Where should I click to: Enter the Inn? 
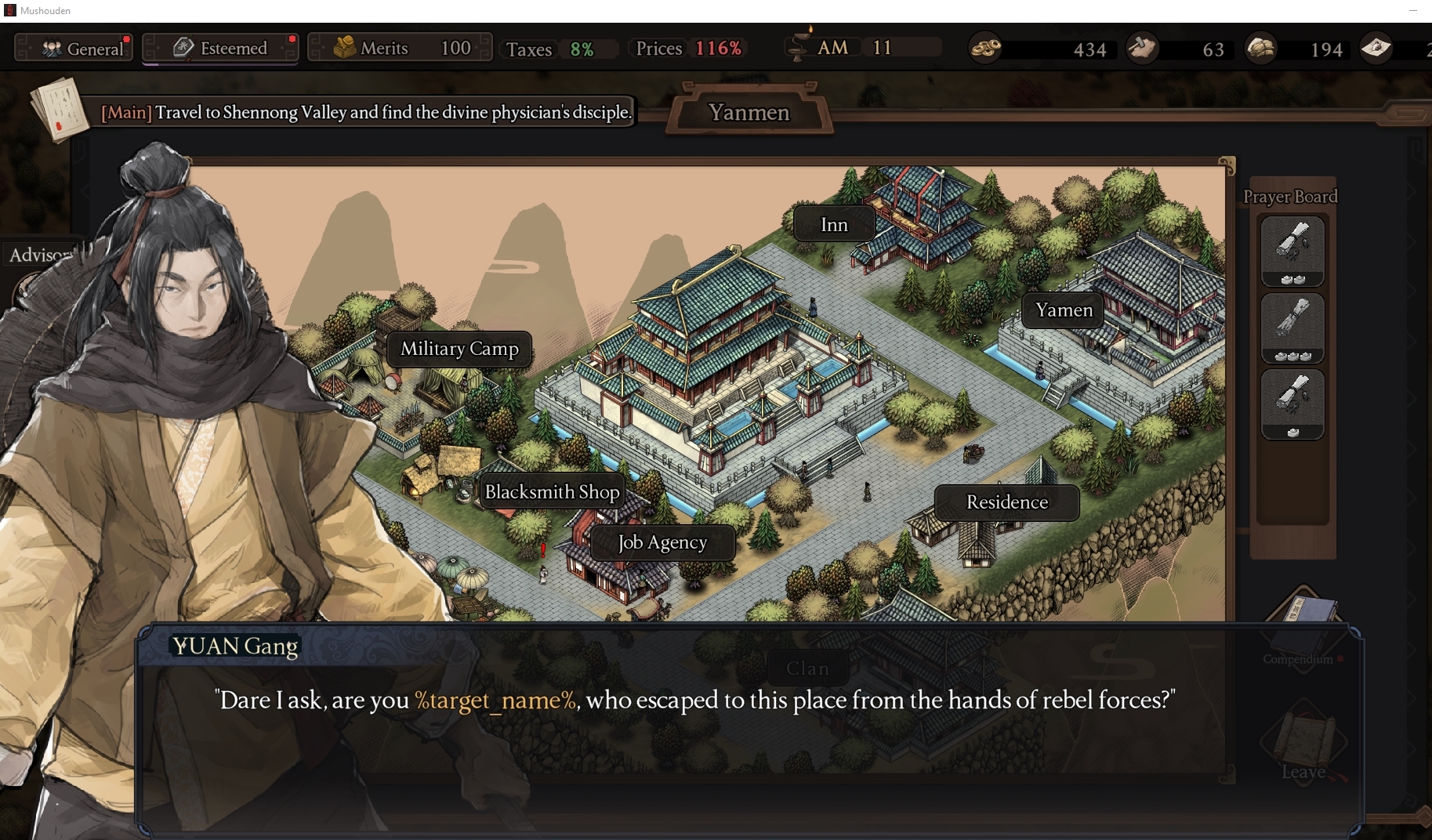(833, 224)
